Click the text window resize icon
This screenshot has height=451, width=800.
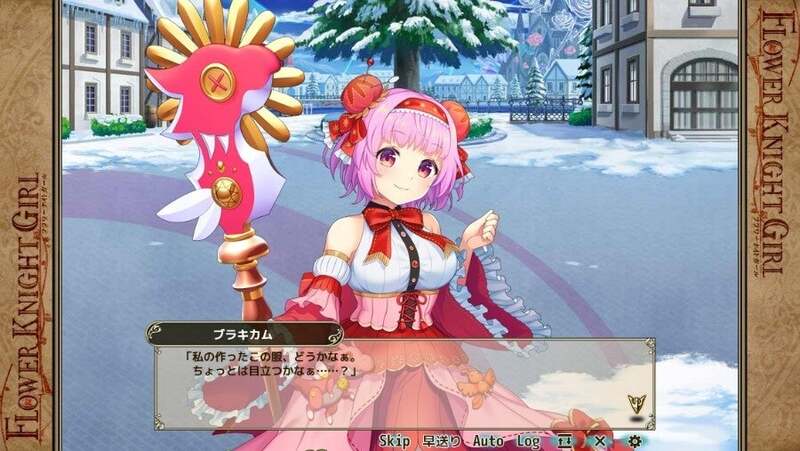point(565,440)
